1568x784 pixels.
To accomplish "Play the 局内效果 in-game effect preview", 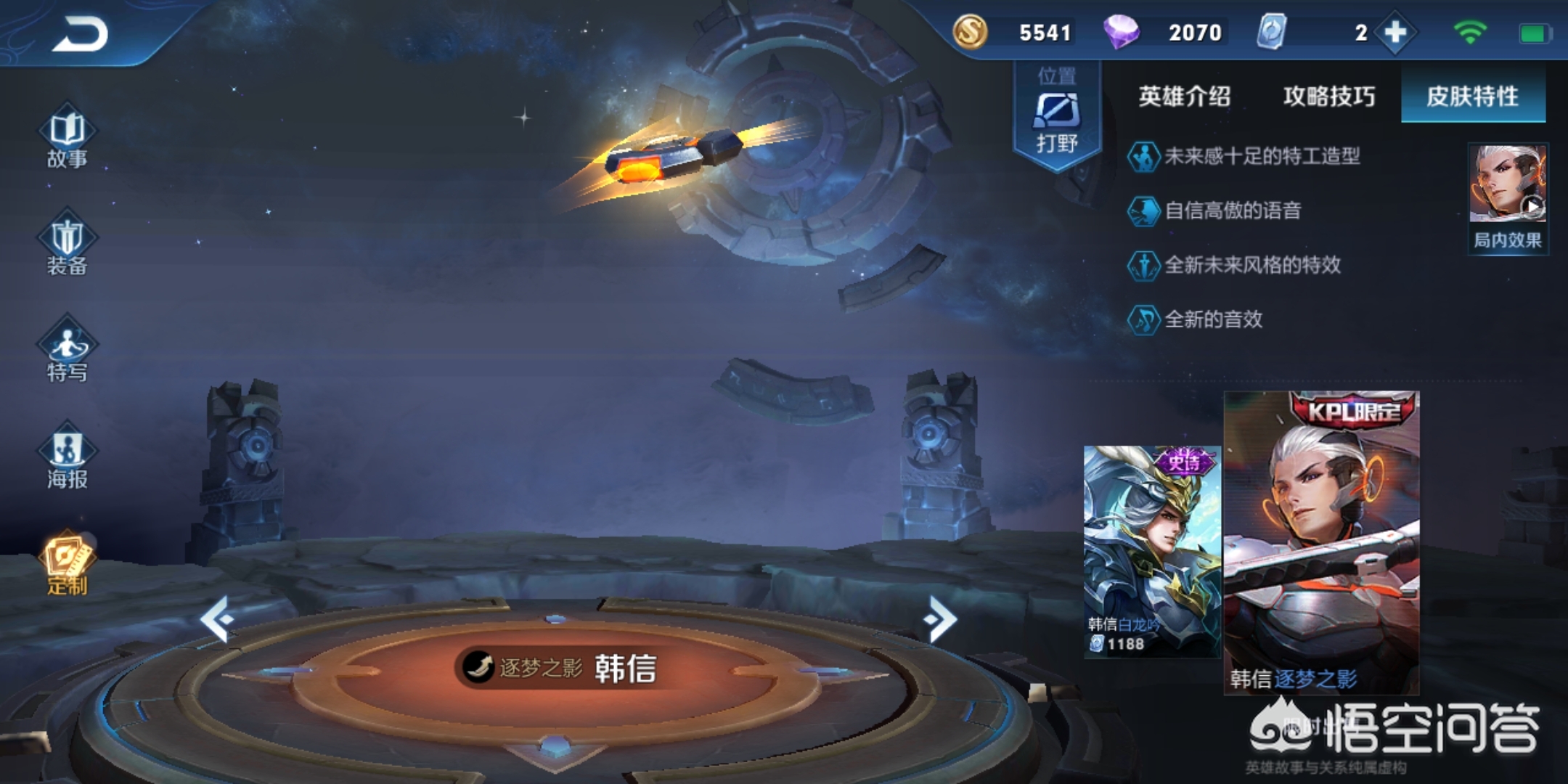I will [1508, 197].
